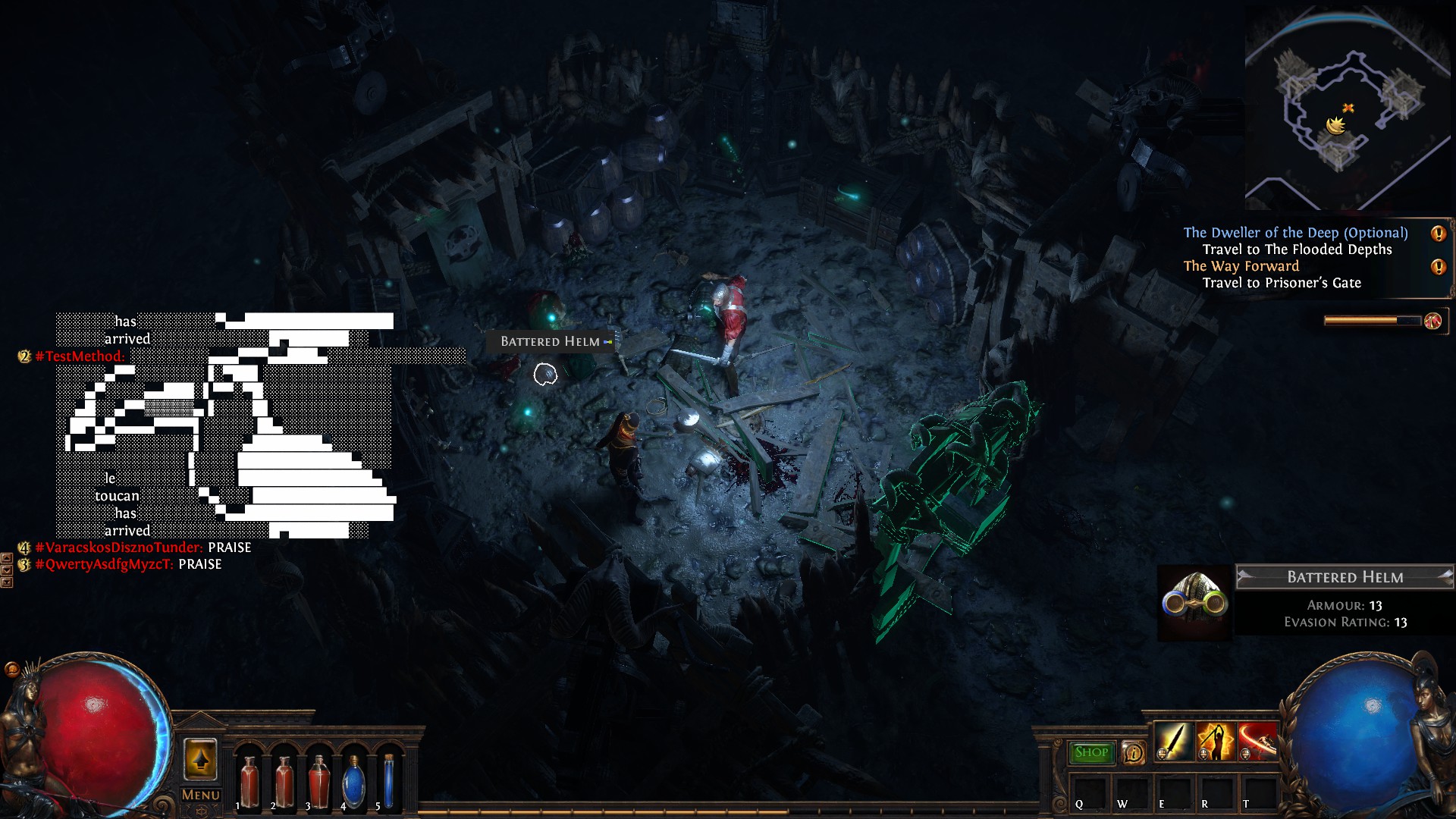Select The Dweller of the Deep quest
This screenshot has width=1456, height=819.
(x=1295, y=233)
